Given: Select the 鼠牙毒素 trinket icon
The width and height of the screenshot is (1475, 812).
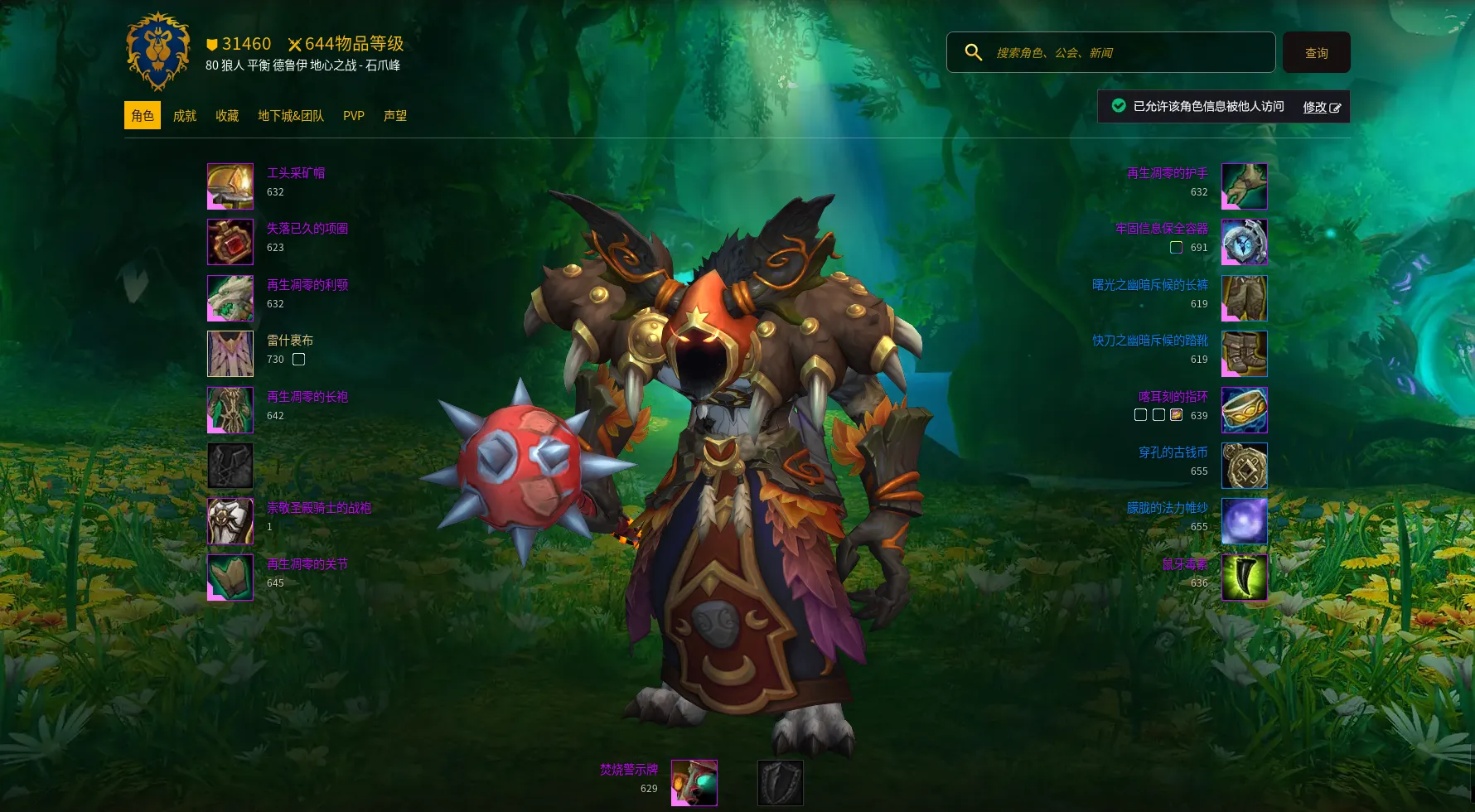Looking at the screenshot, I should coord(1244,578).
